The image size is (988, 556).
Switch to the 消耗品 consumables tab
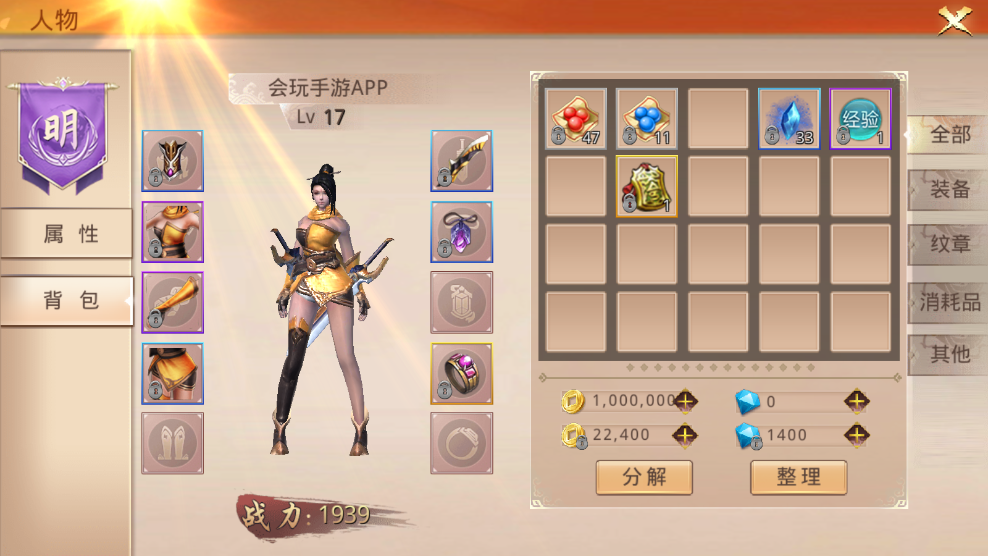coord(948,301)
